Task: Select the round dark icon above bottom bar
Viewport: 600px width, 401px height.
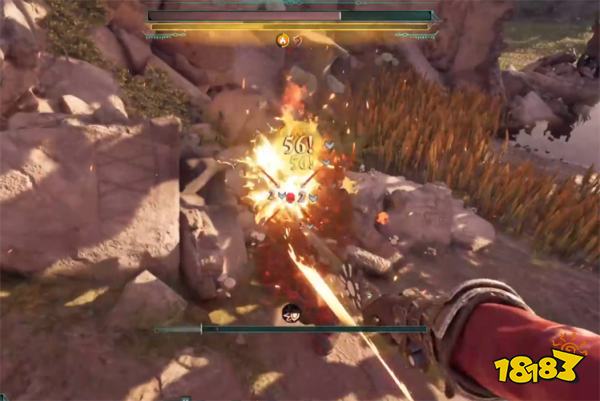Action: coord(291,311)
